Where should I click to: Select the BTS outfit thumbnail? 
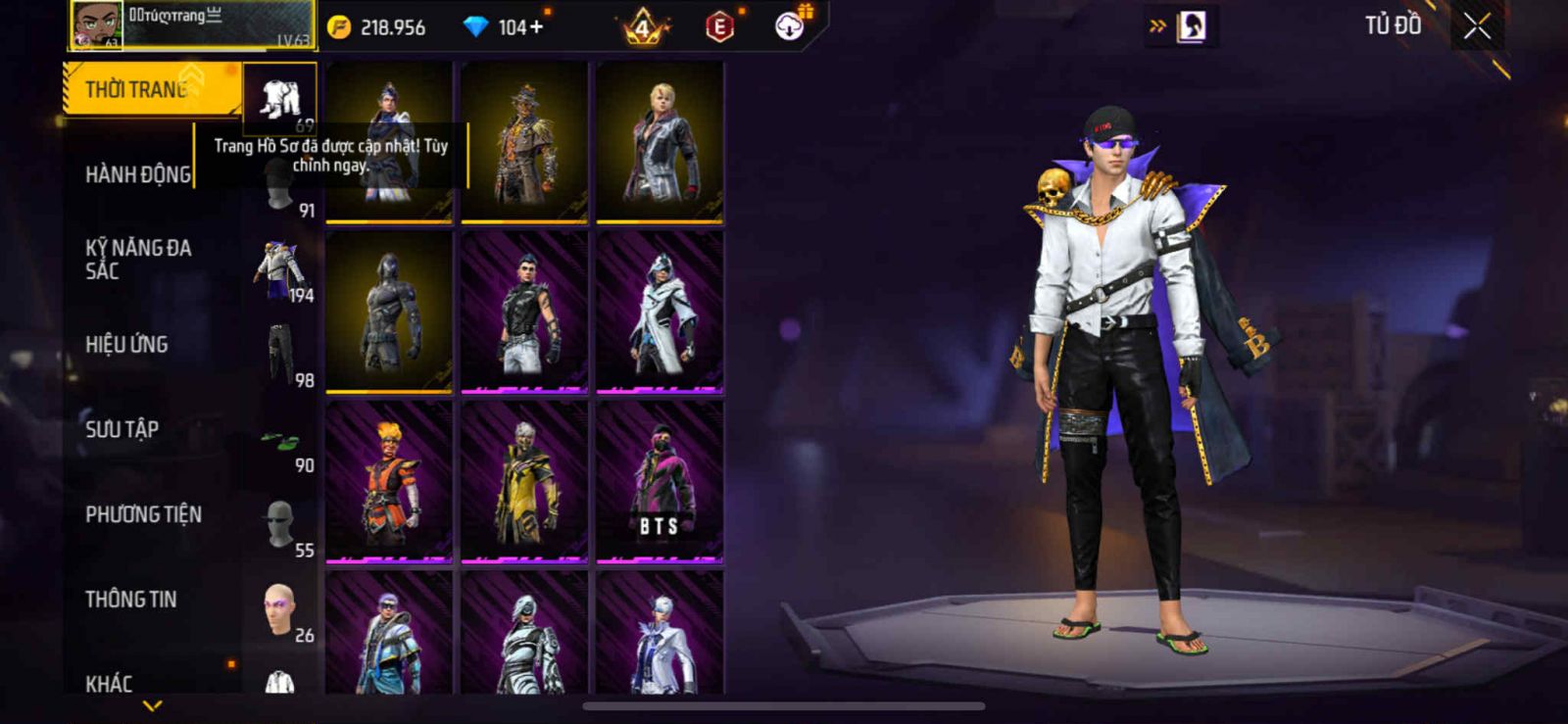click(660, 481)
